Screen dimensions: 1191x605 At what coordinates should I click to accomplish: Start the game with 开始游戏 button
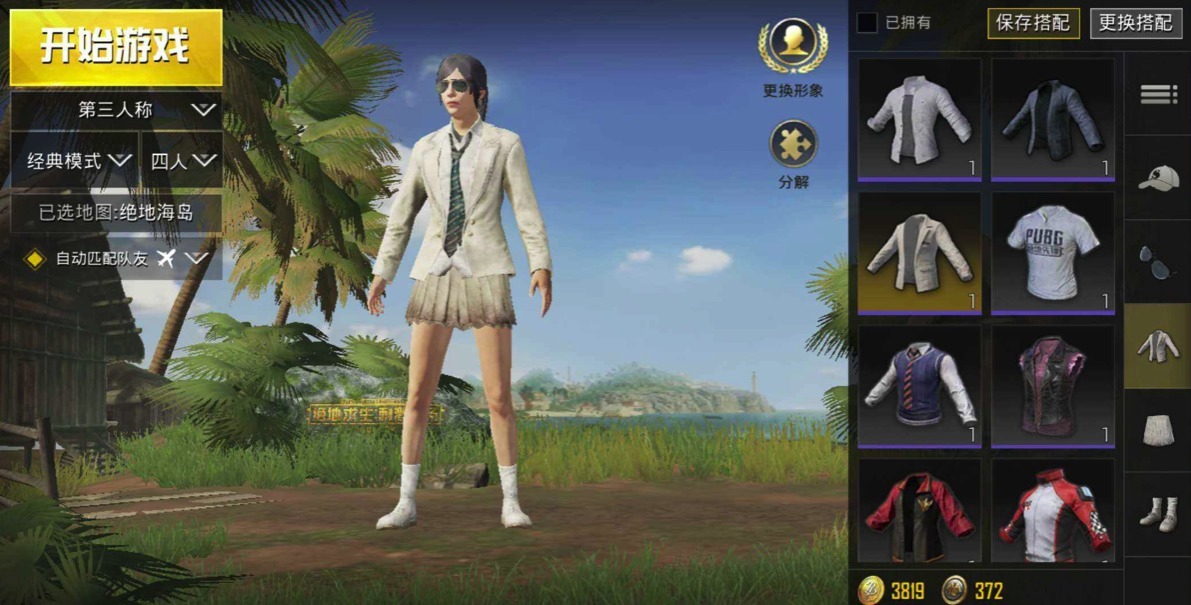[116, 47]
